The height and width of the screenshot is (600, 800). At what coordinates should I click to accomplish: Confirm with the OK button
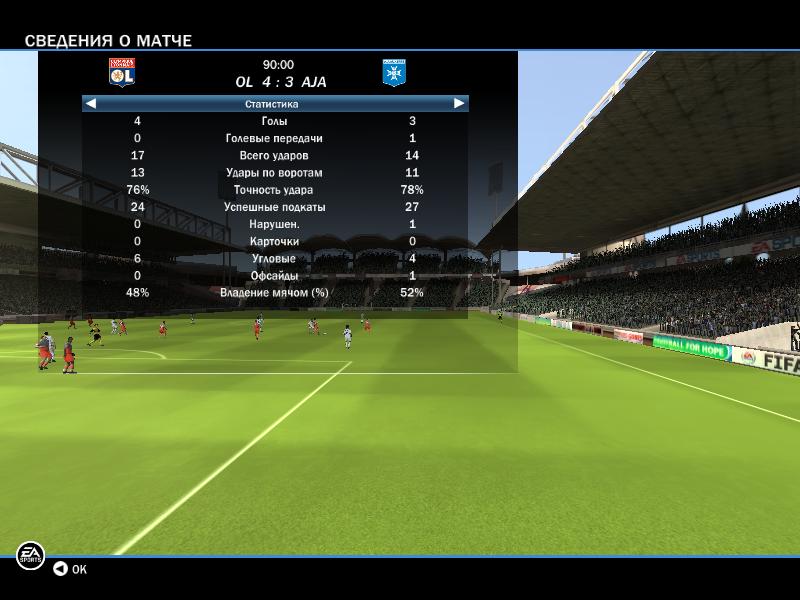(x=70, y=569)
